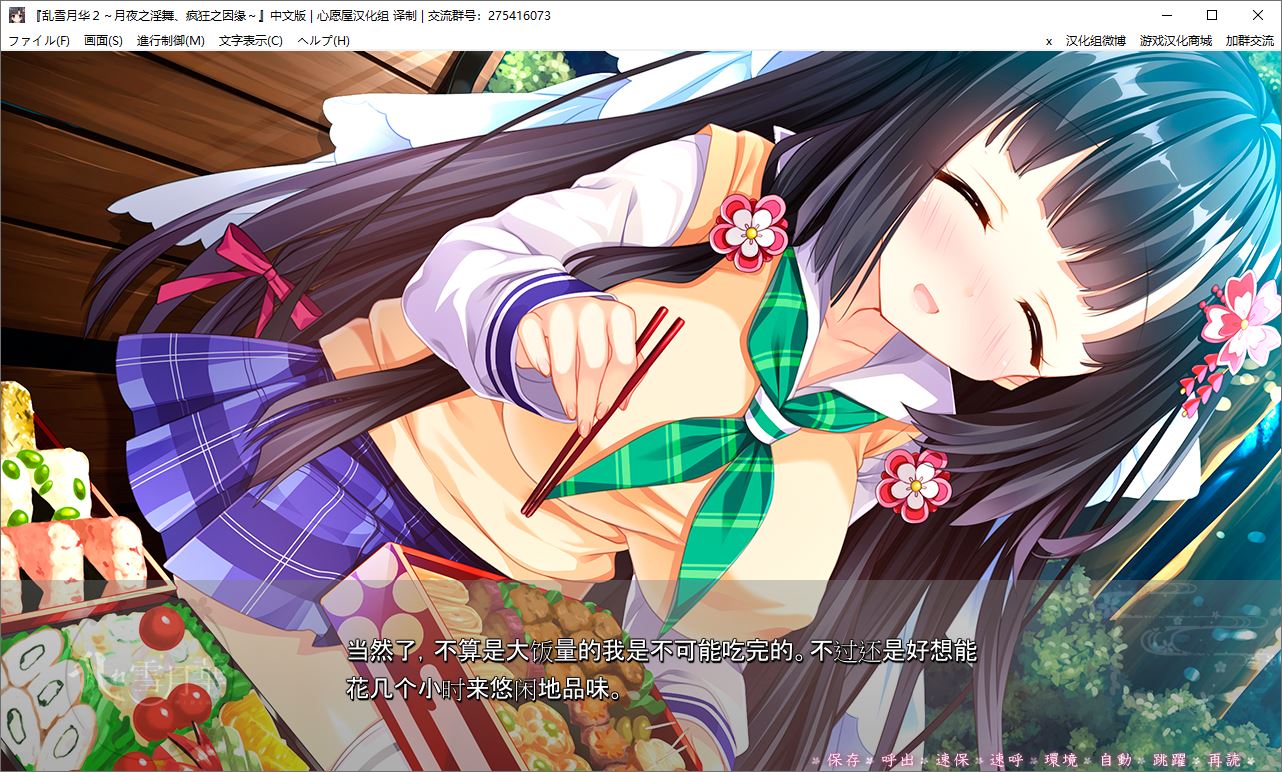Click the small x in the menu bar

1049,41
